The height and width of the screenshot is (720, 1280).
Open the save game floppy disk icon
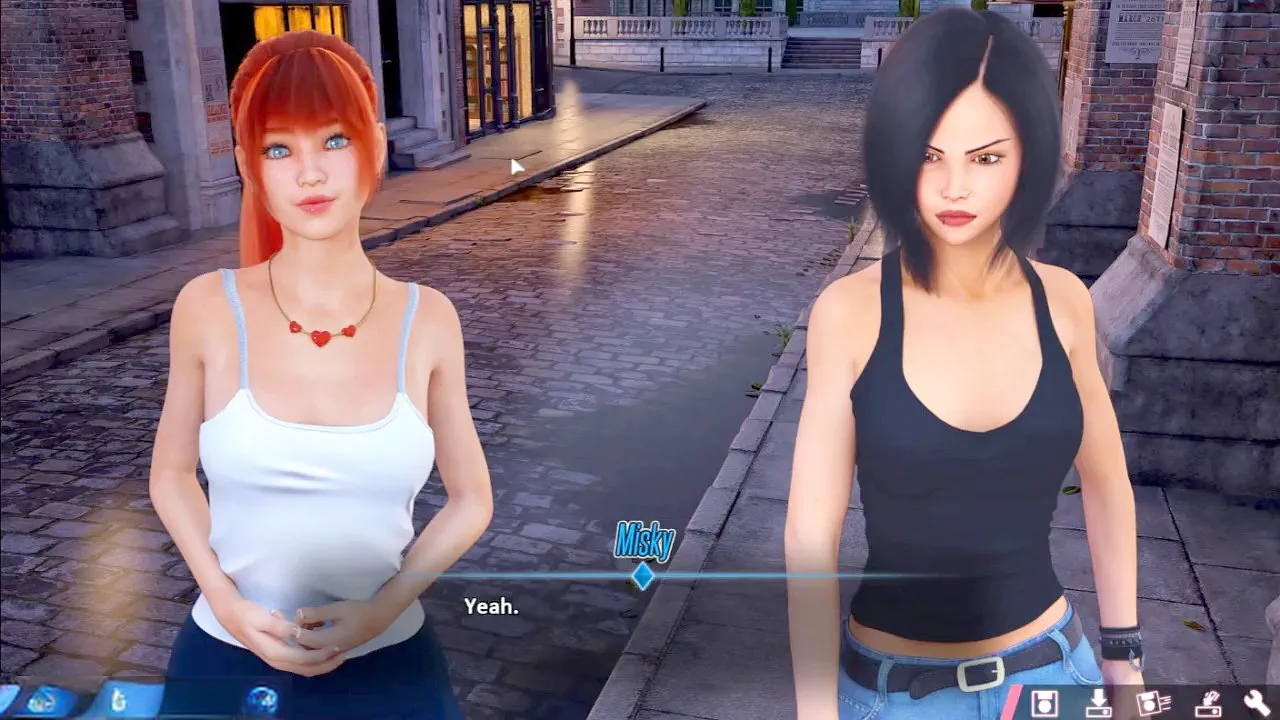[x=1045, y=702]
